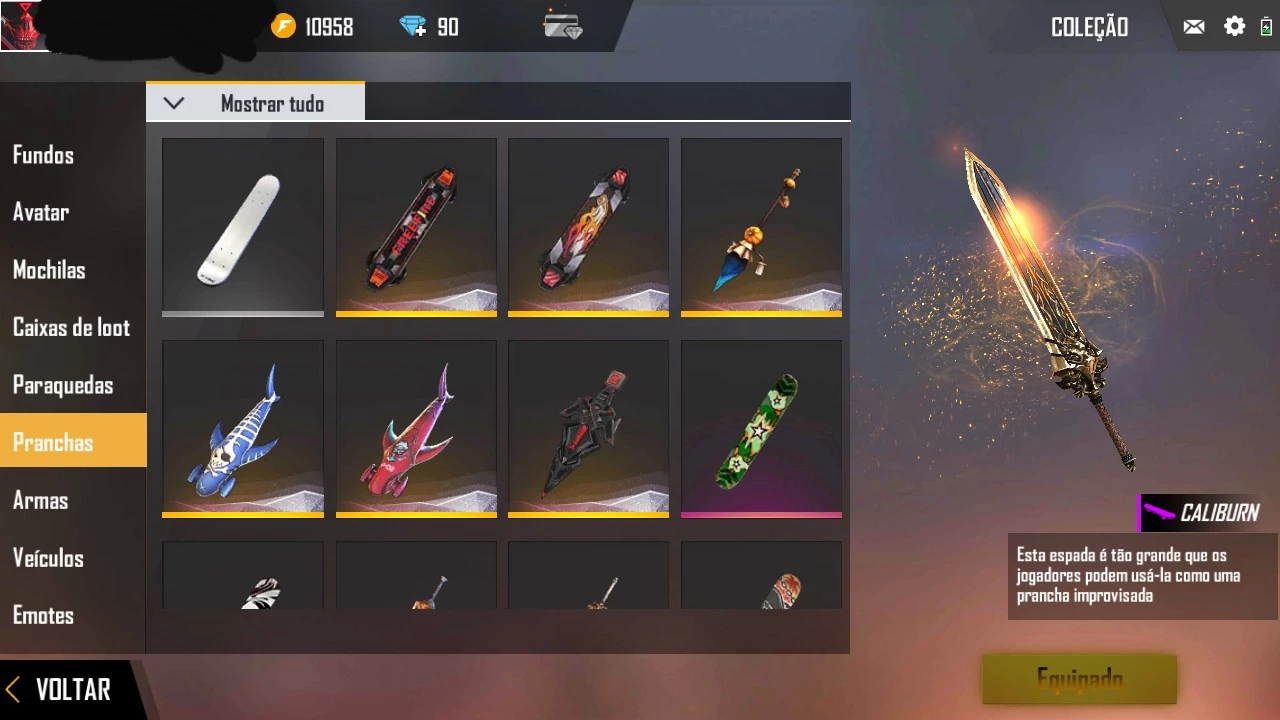
Task: Open the Fundos category
Action: (x=44, y=155)
